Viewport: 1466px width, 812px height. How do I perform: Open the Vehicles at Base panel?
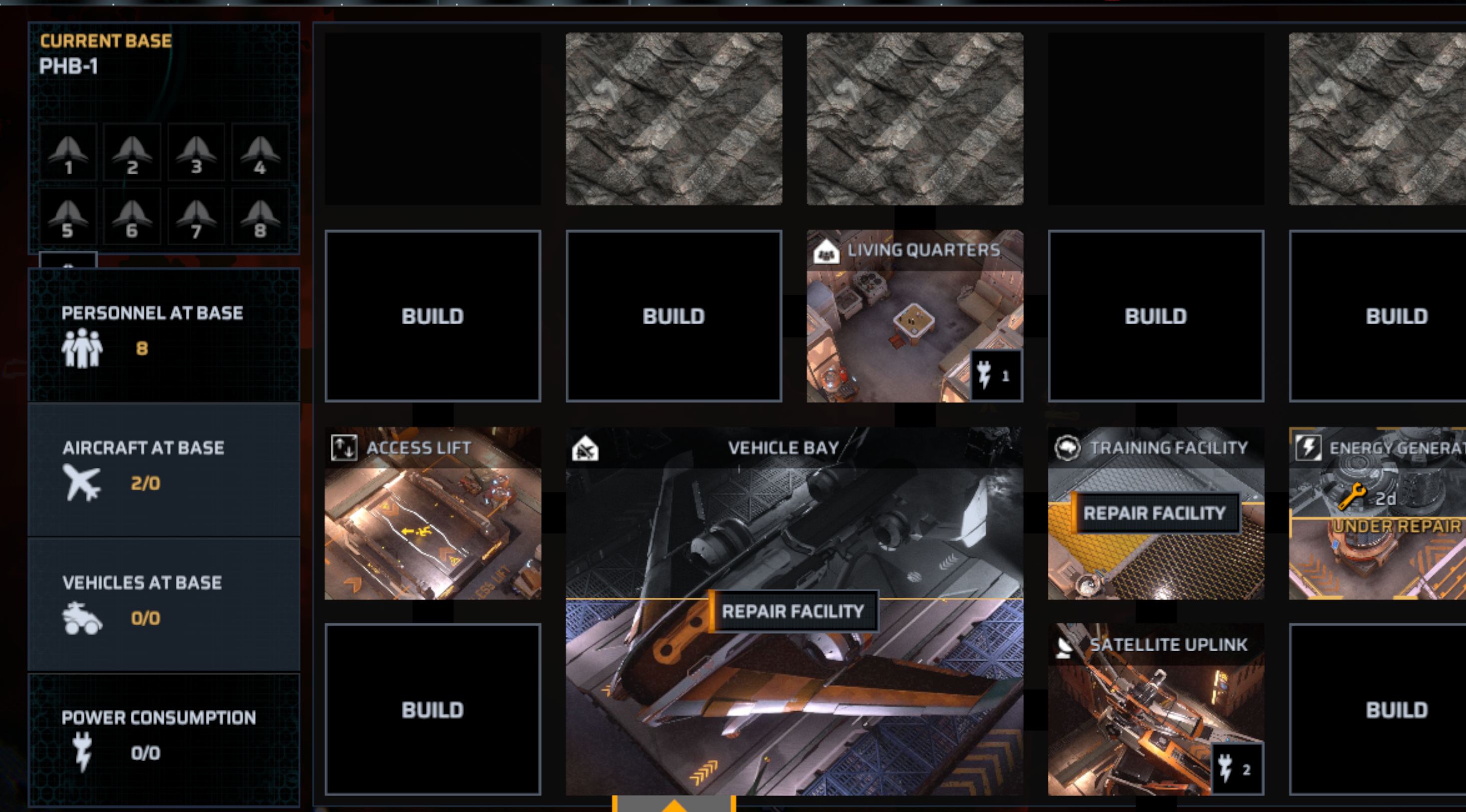pos(164,604)
